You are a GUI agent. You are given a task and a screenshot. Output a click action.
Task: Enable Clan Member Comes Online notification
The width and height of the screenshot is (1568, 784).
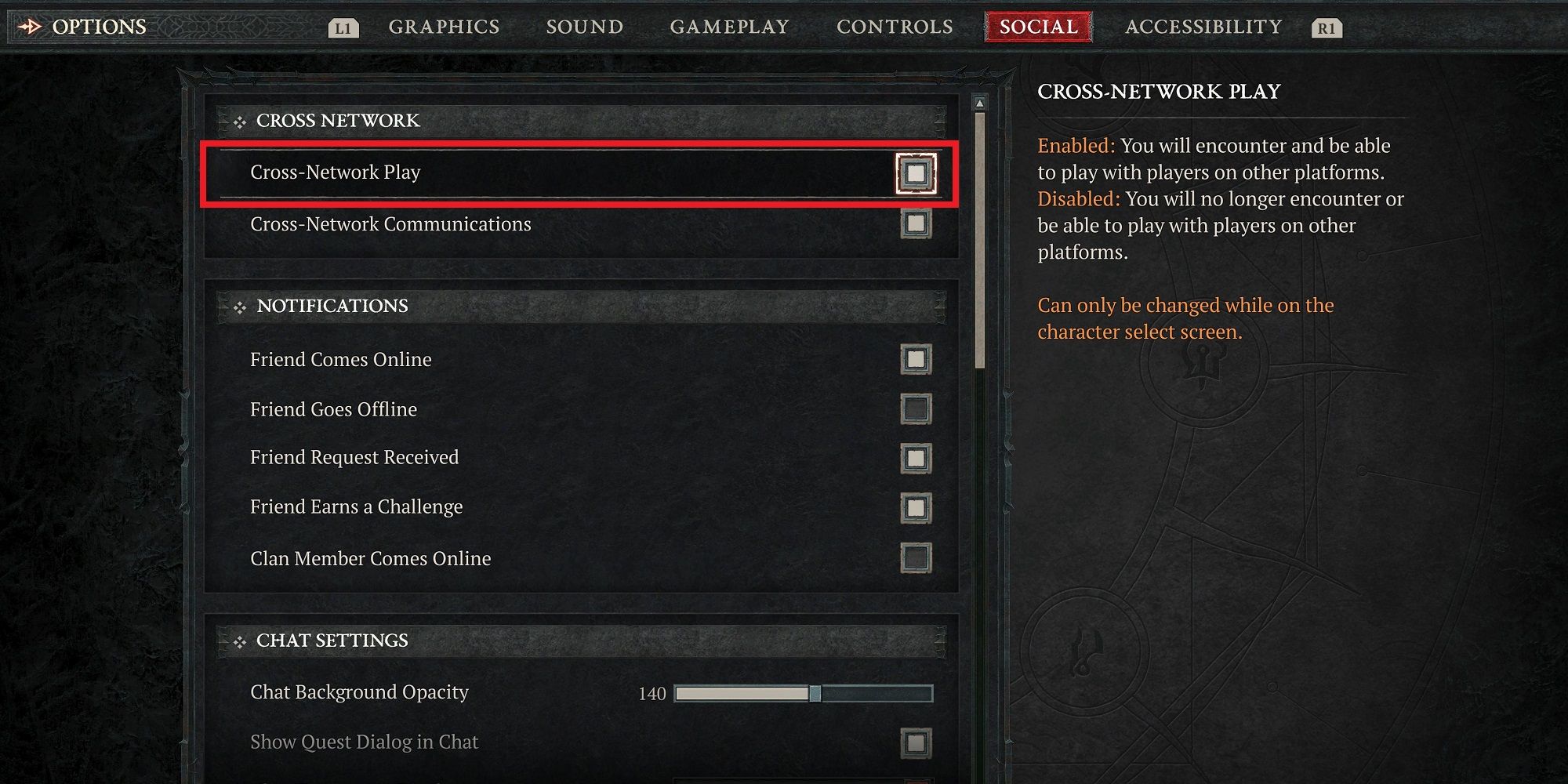915,558
